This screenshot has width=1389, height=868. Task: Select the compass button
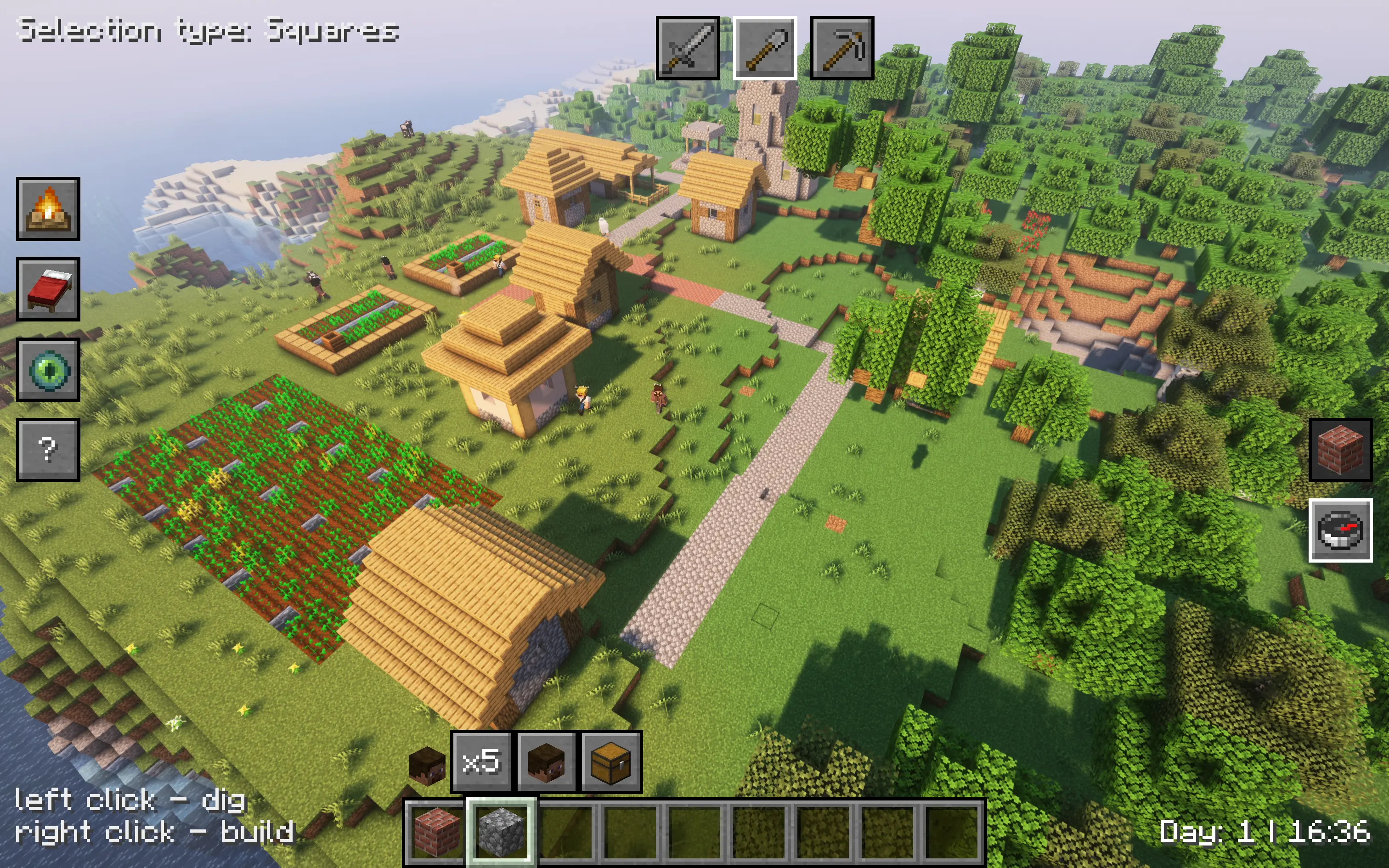(1340, 530)
